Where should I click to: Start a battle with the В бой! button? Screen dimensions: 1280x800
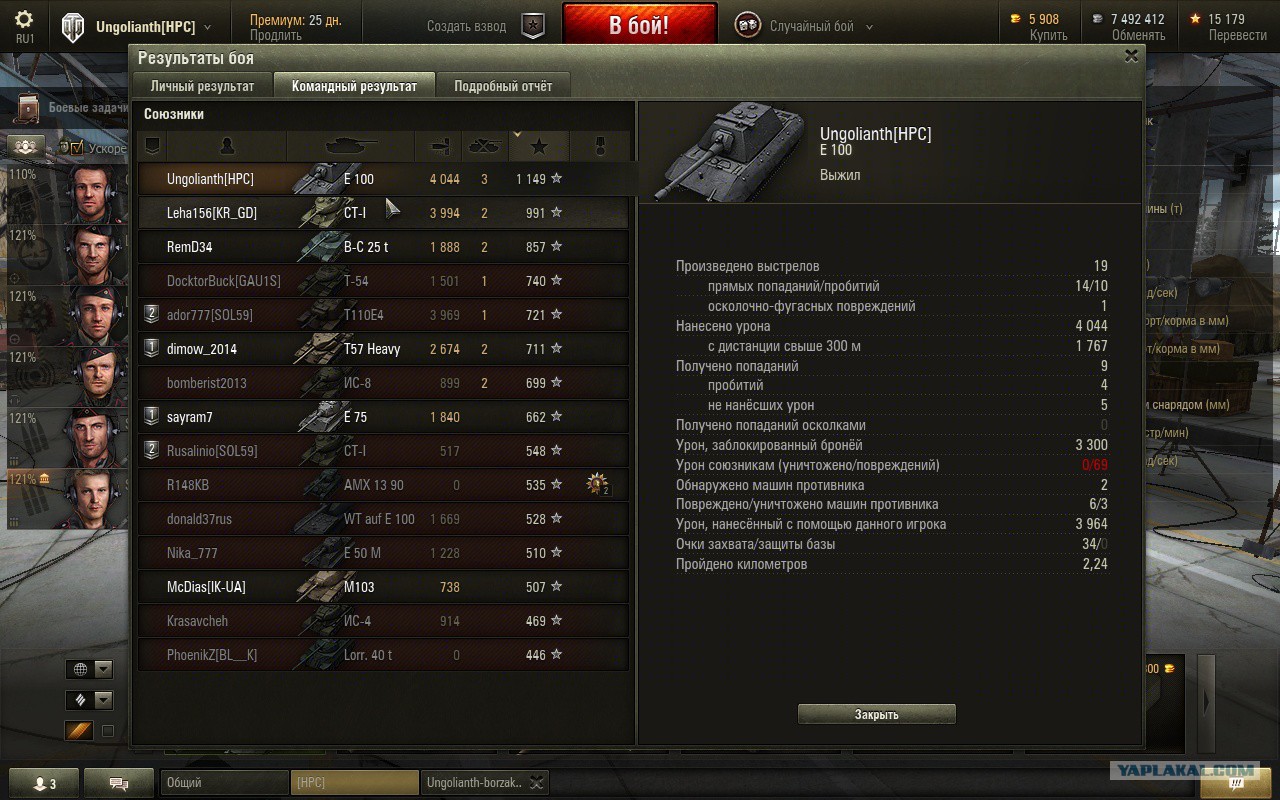[639, 25]
